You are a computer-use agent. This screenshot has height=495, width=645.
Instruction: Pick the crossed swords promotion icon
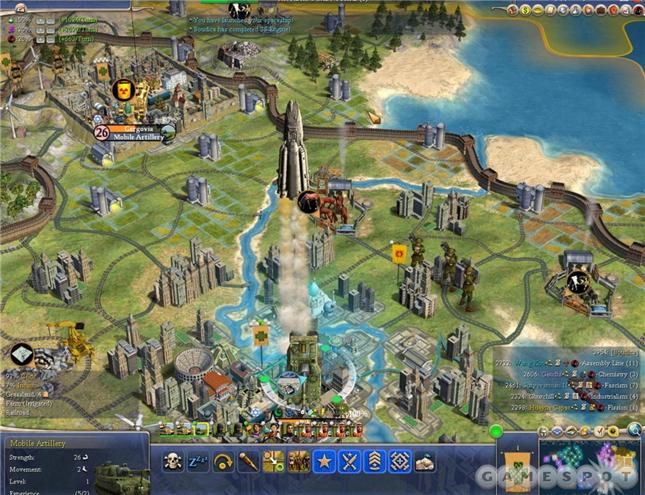pos(349,461)
